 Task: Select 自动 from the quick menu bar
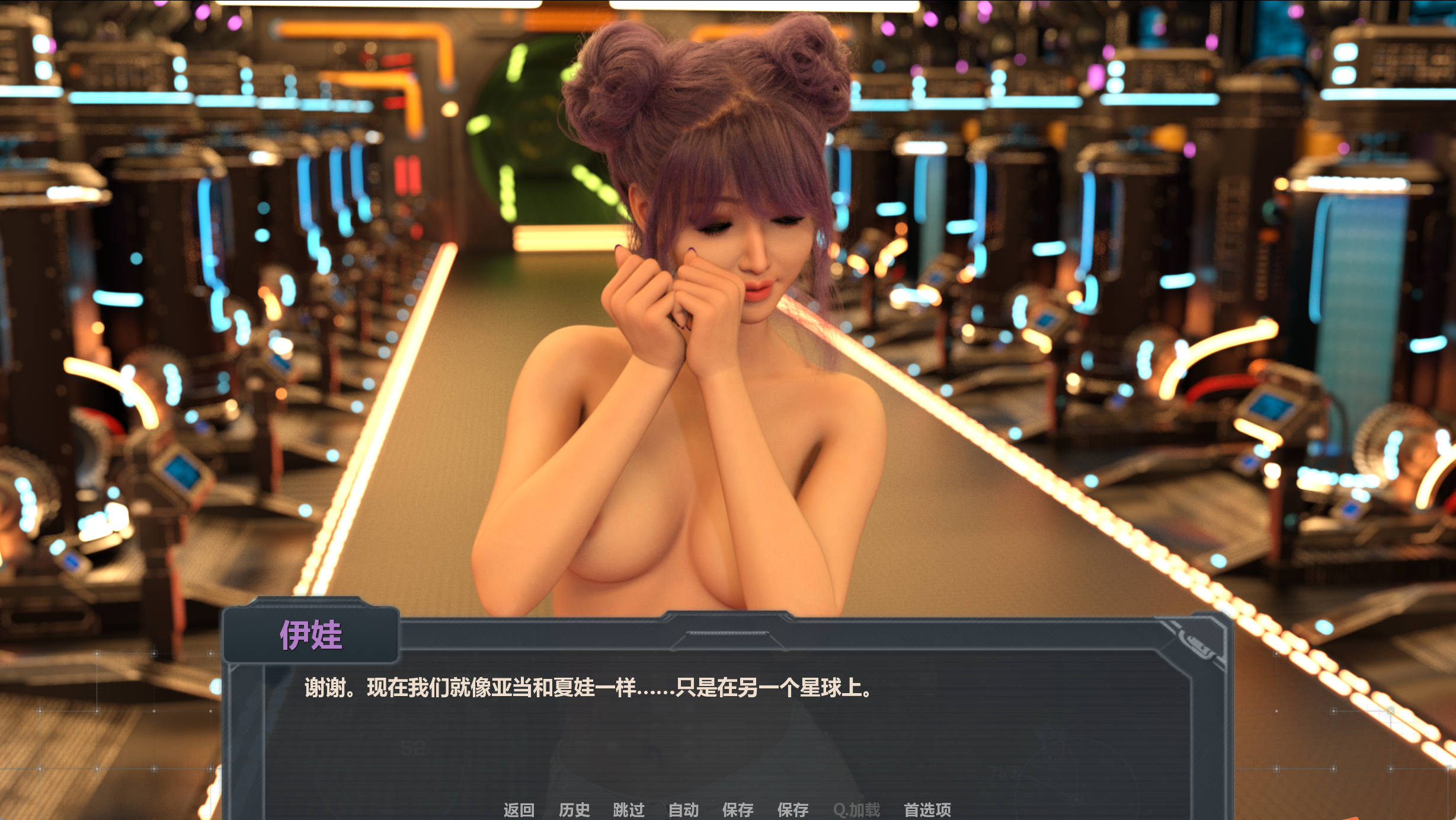[681, 809]
